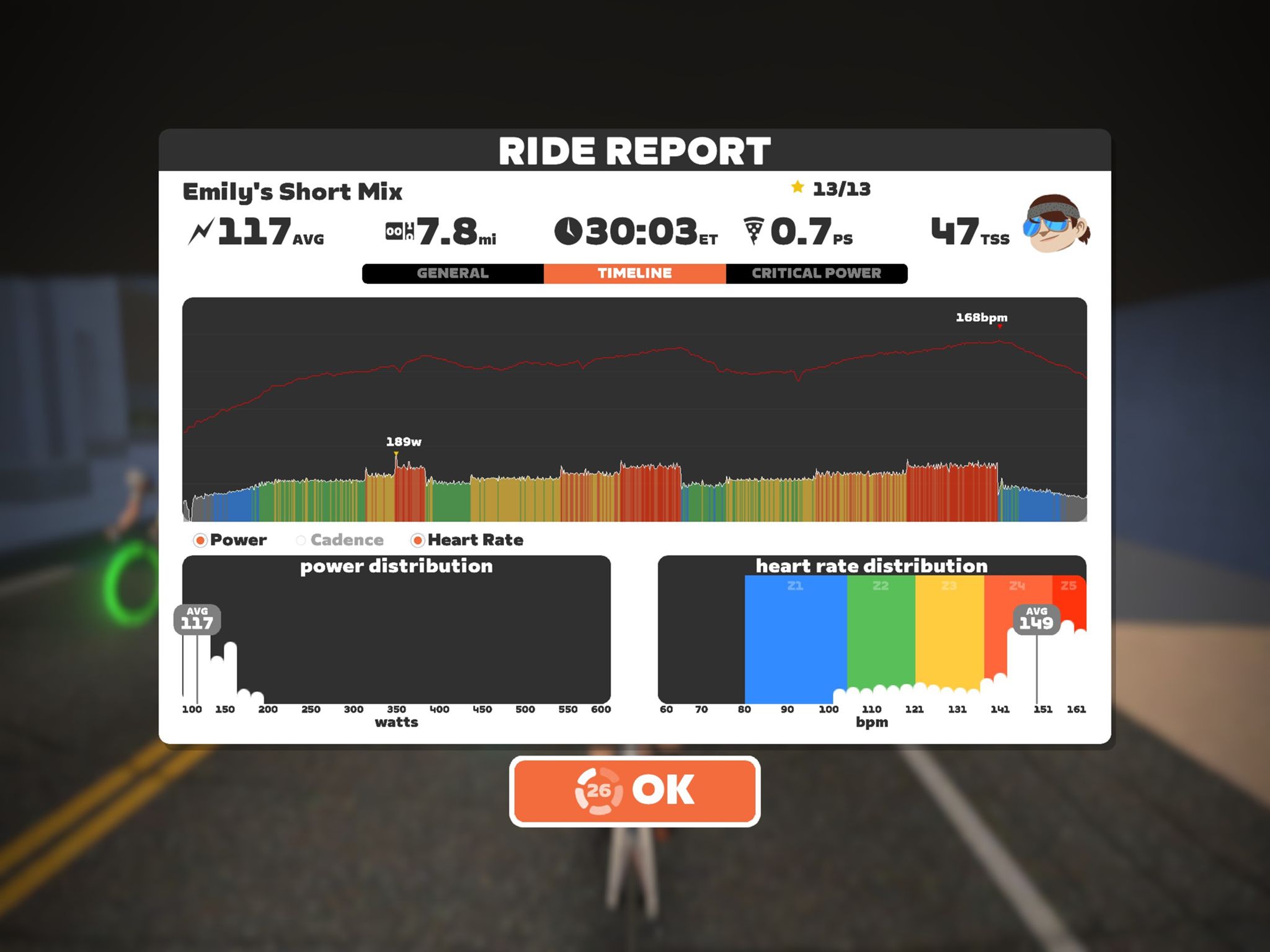
Task: Disable the Heart Rate overlay
Action: coord(420,540)
